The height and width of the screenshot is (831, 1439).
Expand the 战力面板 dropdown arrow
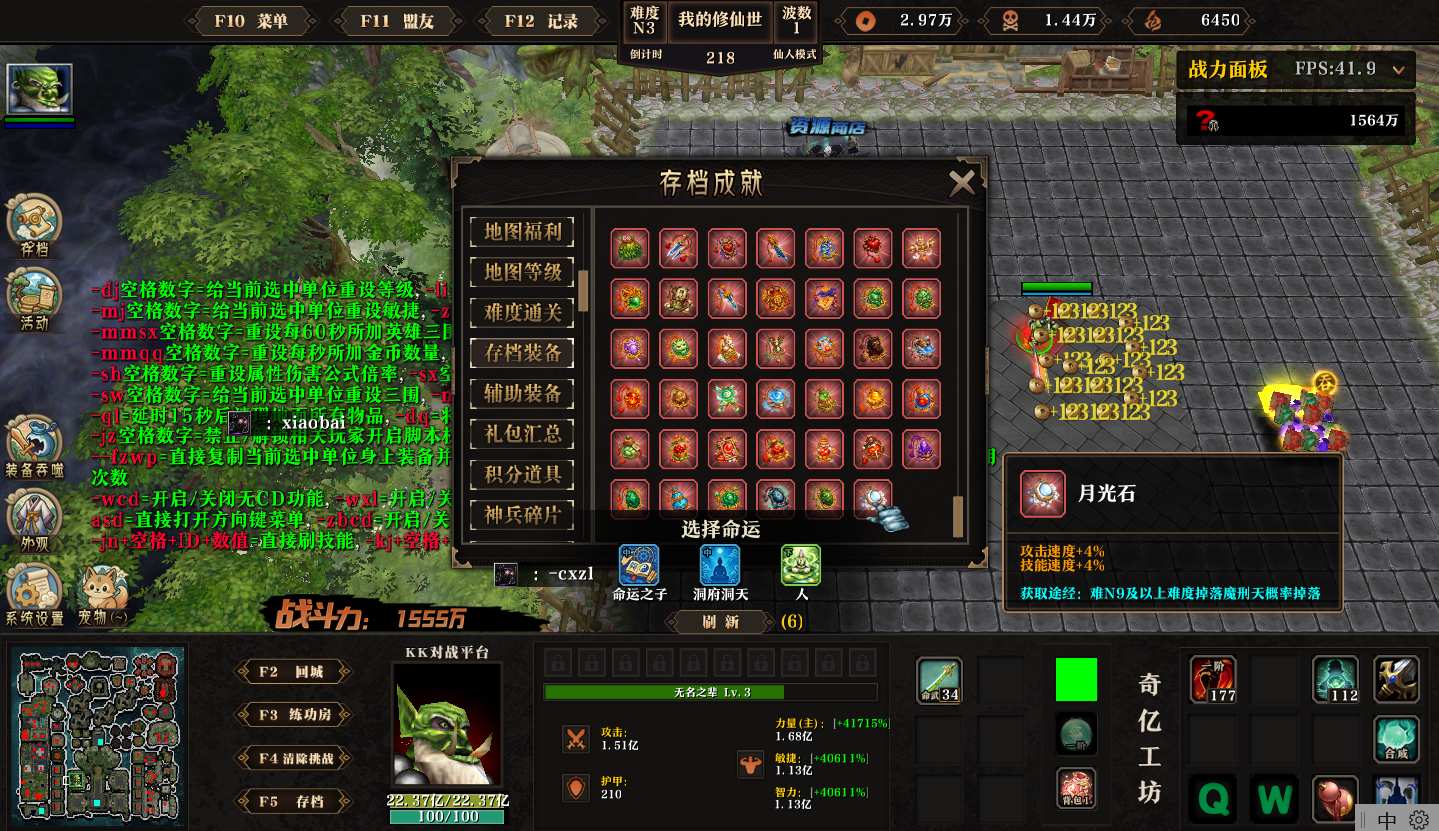[1398, 70]
